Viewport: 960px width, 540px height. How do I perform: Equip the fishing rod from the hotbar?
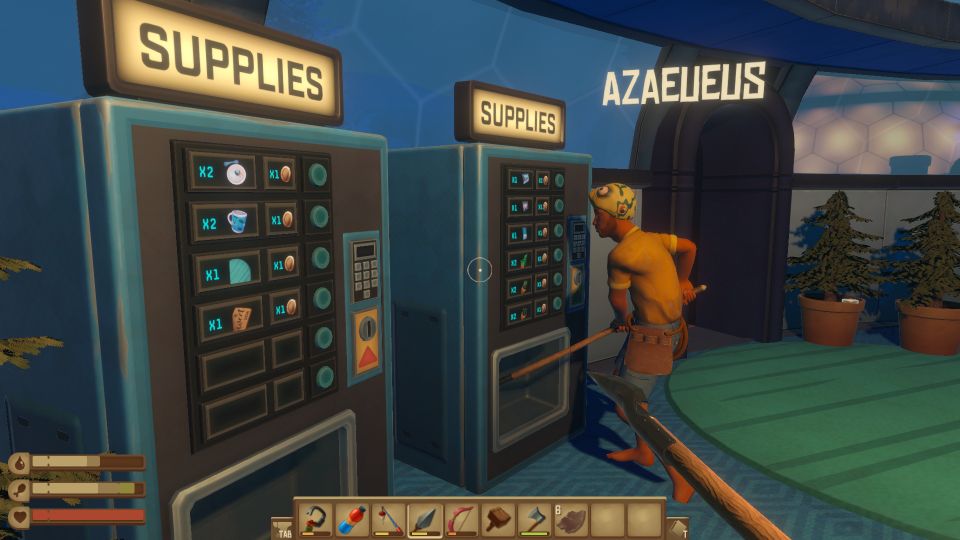click(x=388, y=520)
